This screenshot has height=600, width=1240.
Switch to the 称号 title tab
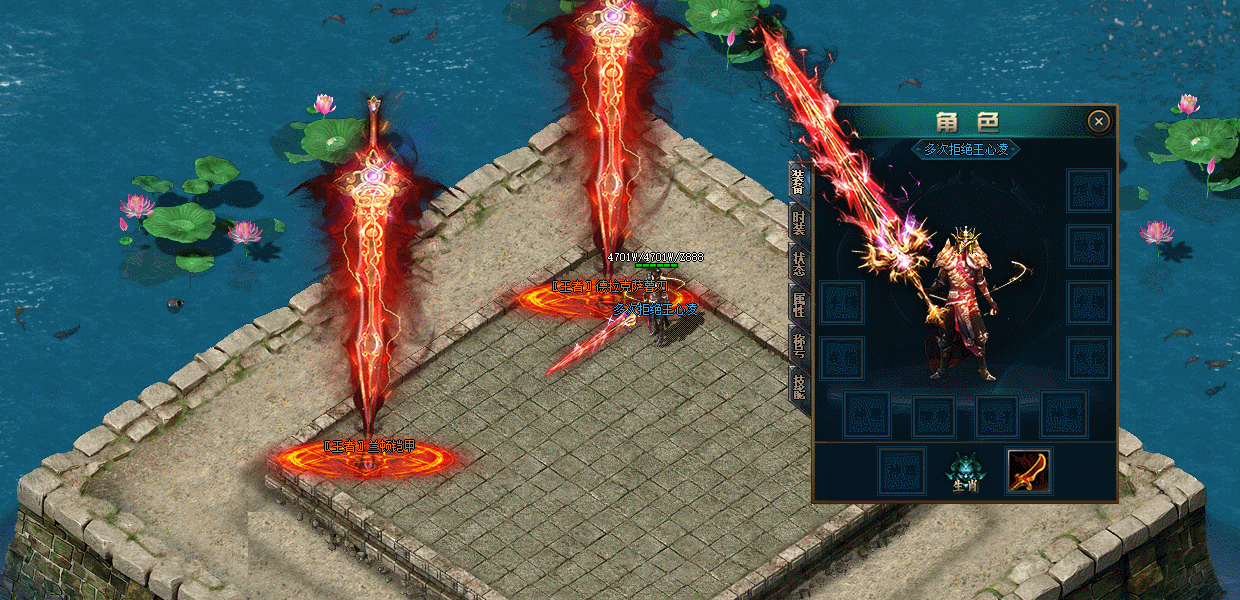(799, 346)
